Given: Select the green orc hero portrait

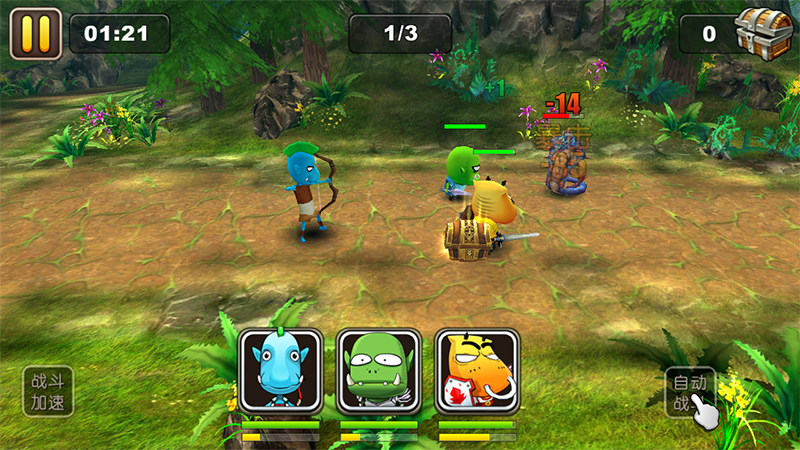Looking at the screenshot, I should [x=377, y=370].
